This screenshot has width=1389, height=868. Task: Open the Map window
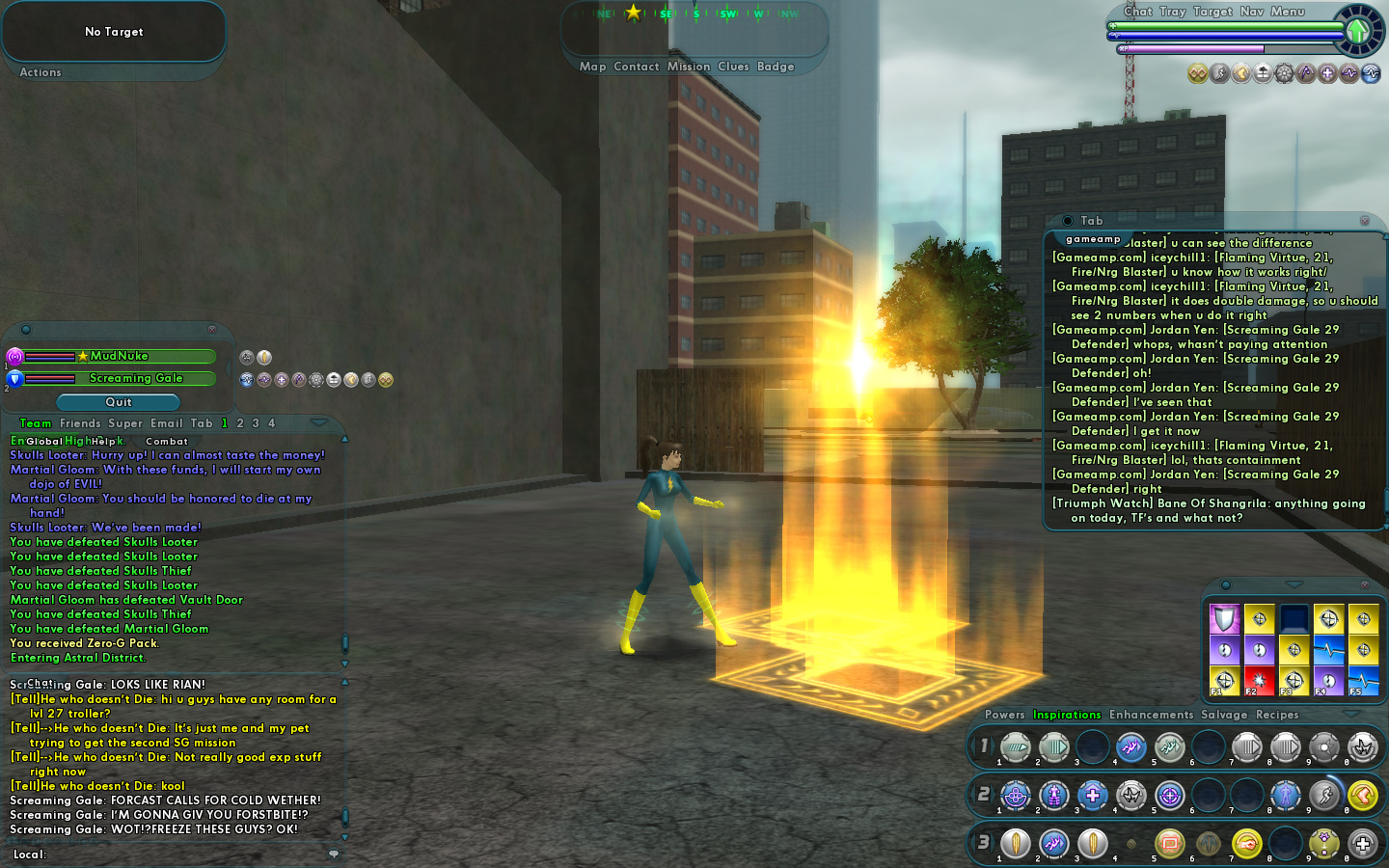pyautogui.click(x=592, y=67)
